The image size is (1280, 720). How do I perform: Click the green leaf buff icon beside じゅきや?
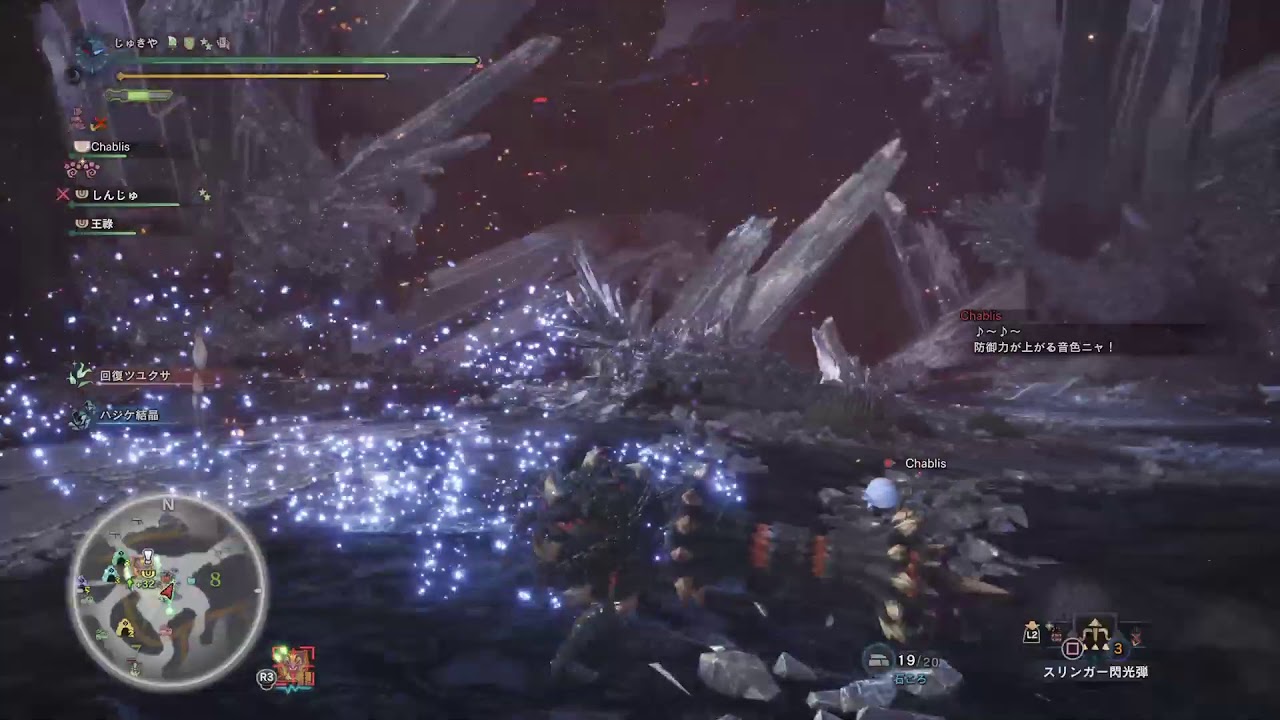click(171, 43)
